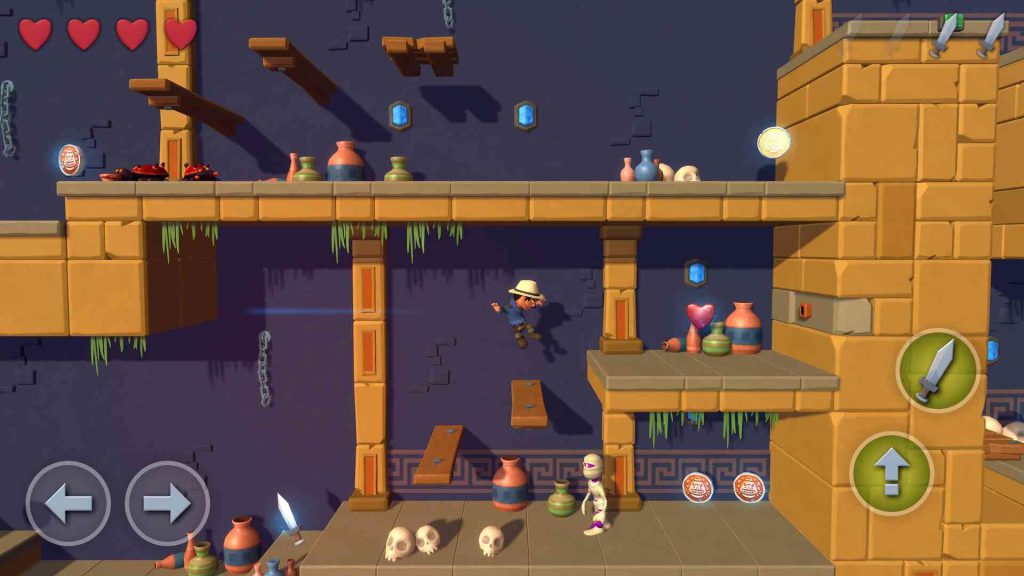Tap the left arrow move button
The image size is (1024, 576).
pyautogui.click(x=67, y=503)
